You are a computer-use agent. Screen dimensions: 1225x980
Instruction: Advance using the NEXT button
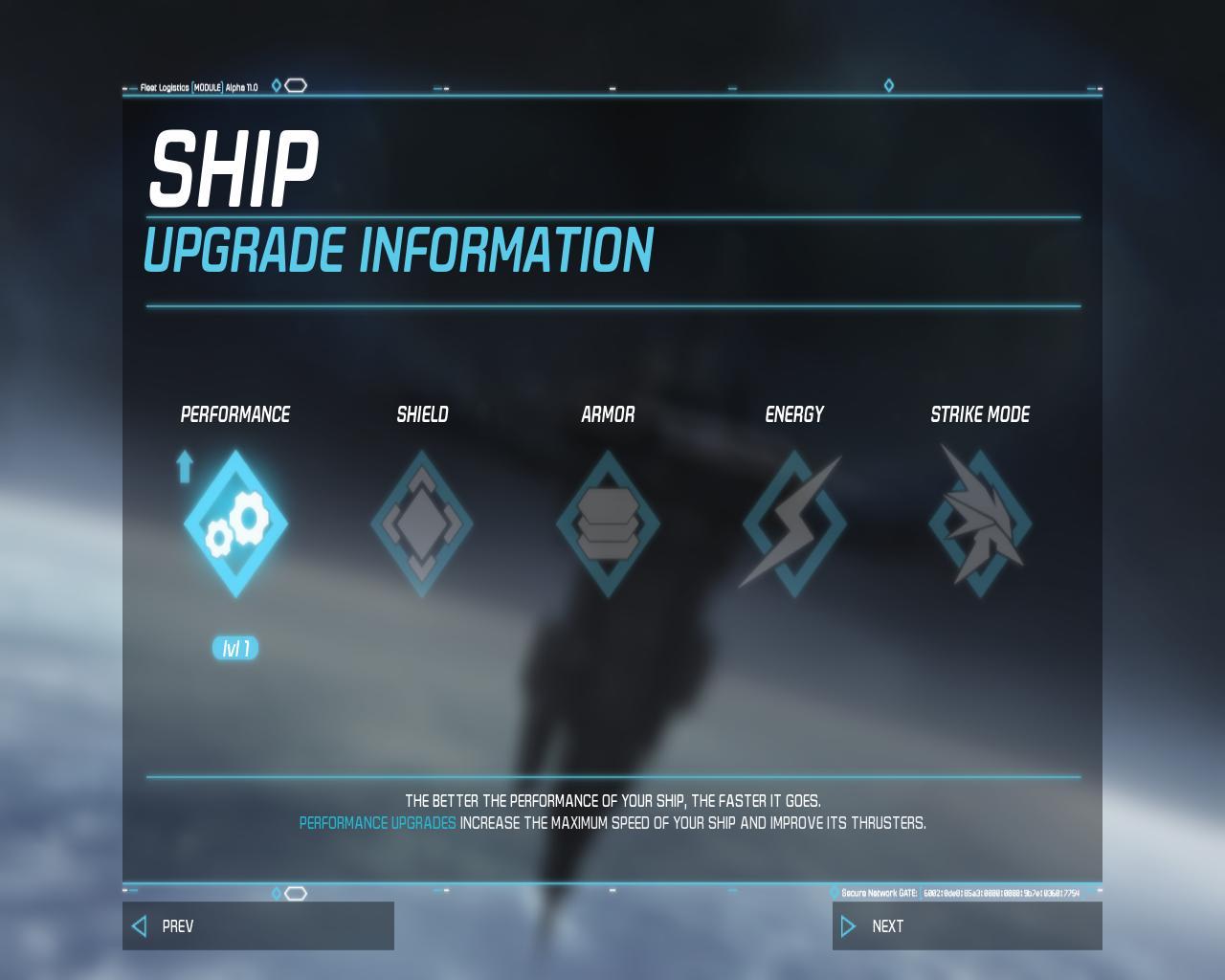coord(967,925)
